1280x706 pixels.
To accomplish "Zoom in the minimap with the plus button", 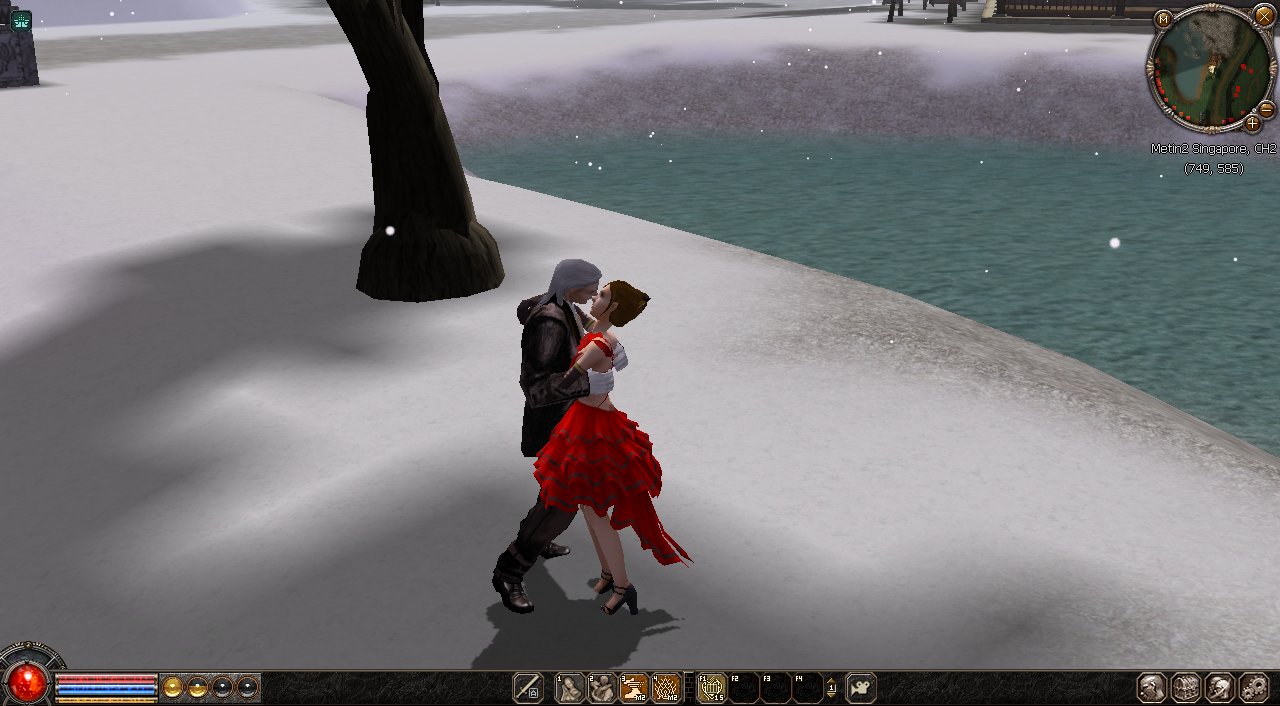I will [1252, 124].
